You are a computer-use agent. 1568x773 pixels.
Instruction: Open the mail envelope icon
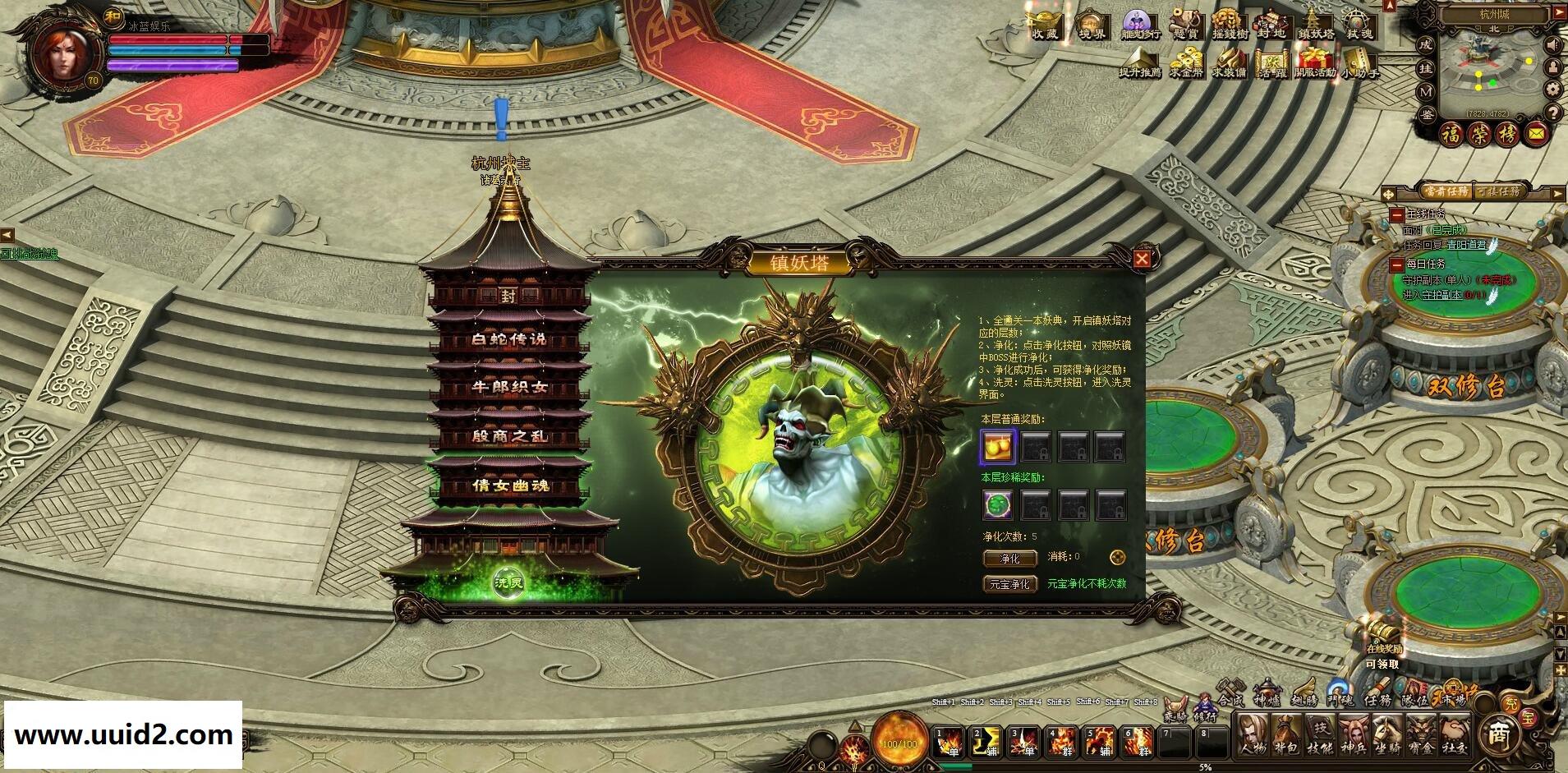[1537, 133]
